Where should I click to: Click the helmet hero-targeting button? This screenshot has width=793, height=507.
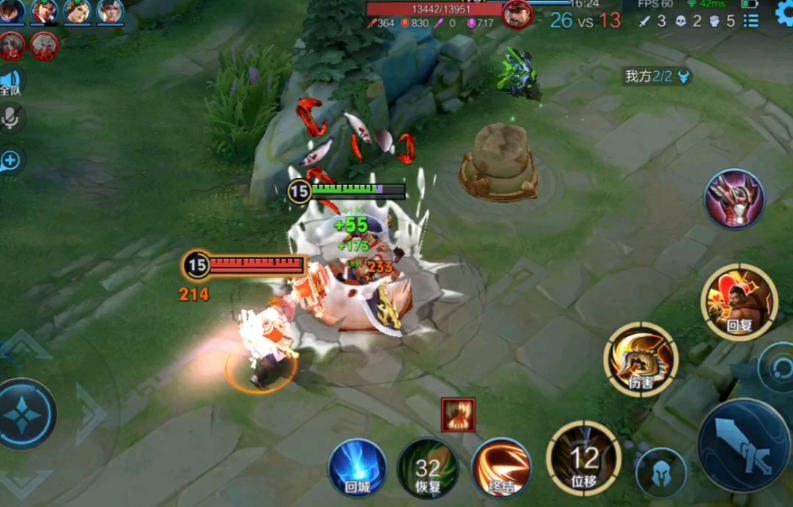point(661,473)
